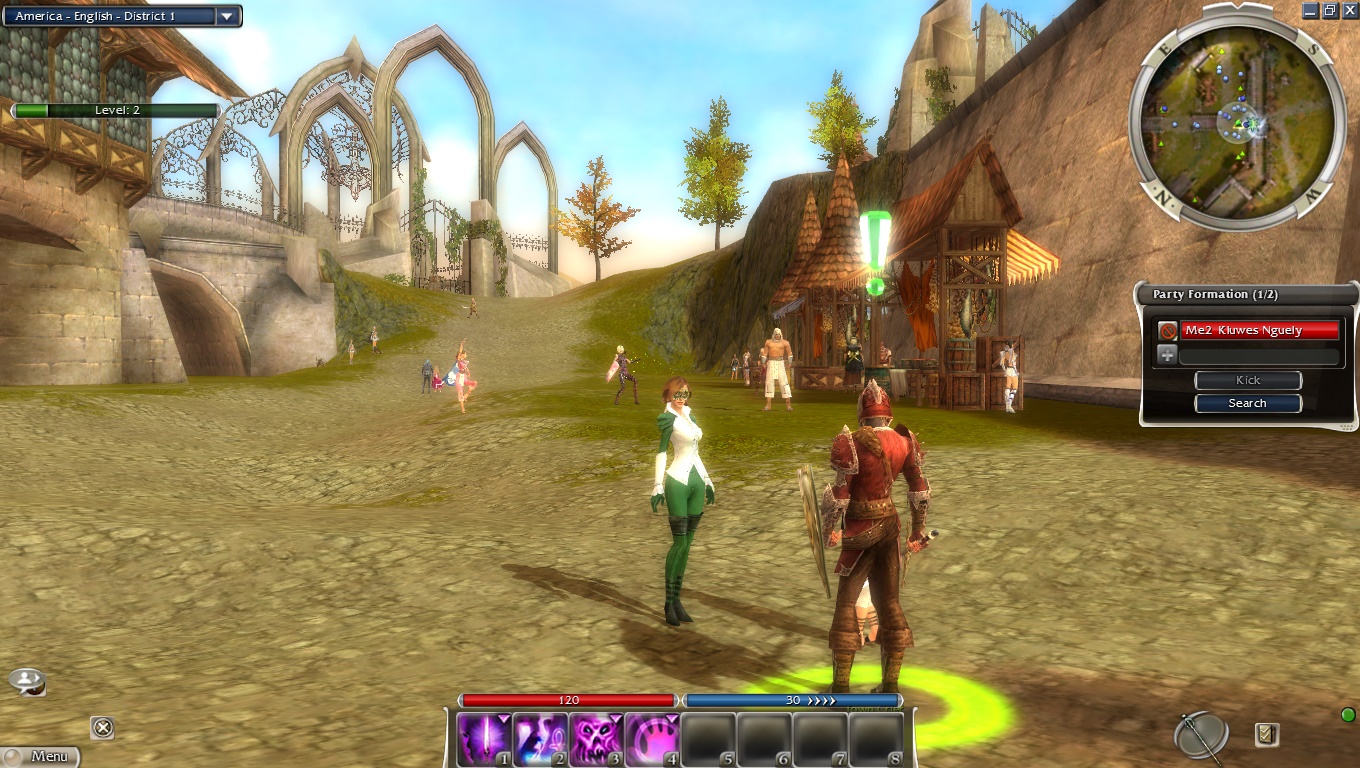Click the plus icon to add party member

tap(1167, 355)
